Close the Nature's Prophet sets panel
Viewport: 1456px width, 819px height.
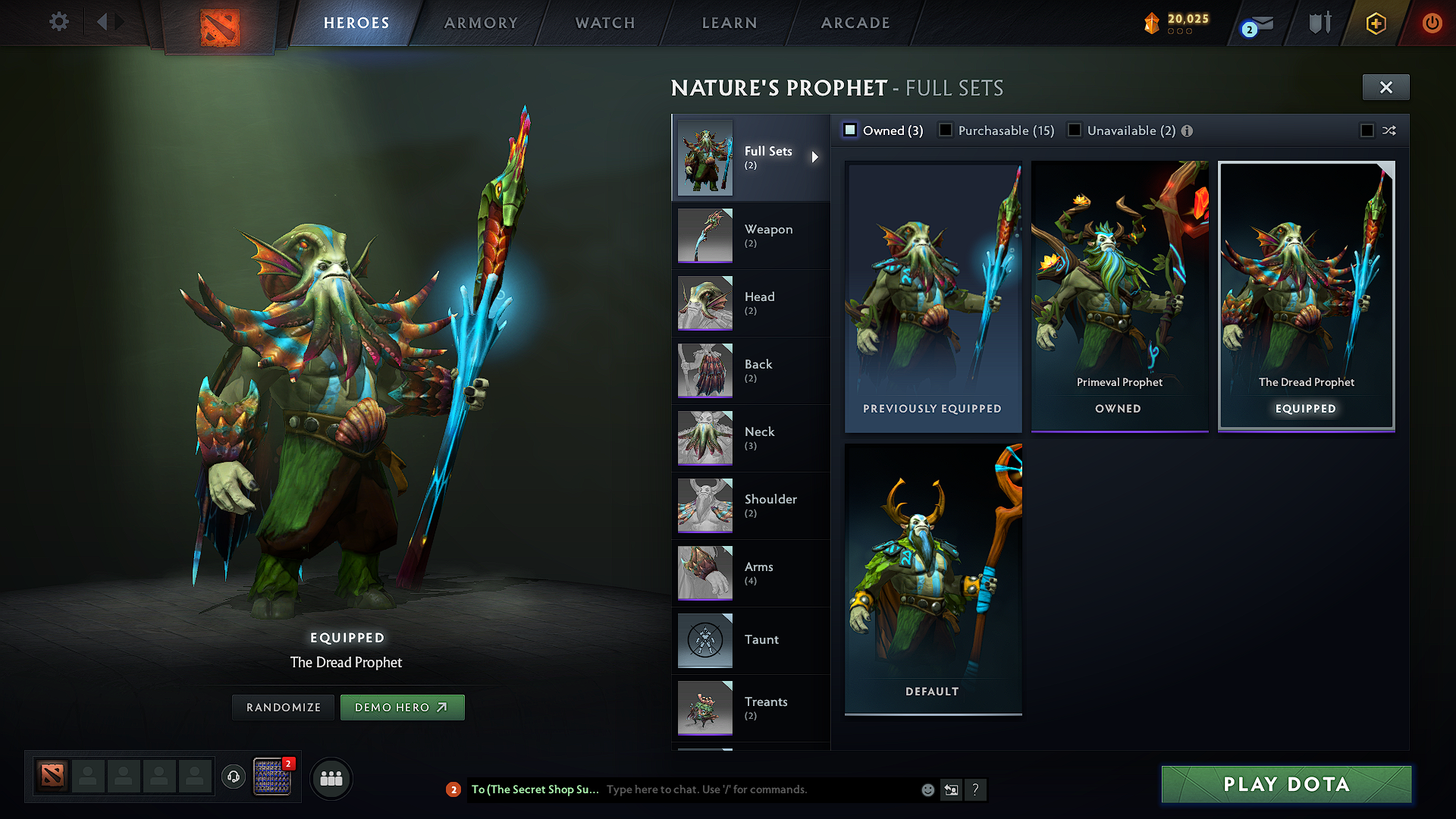coord(1385,87)
